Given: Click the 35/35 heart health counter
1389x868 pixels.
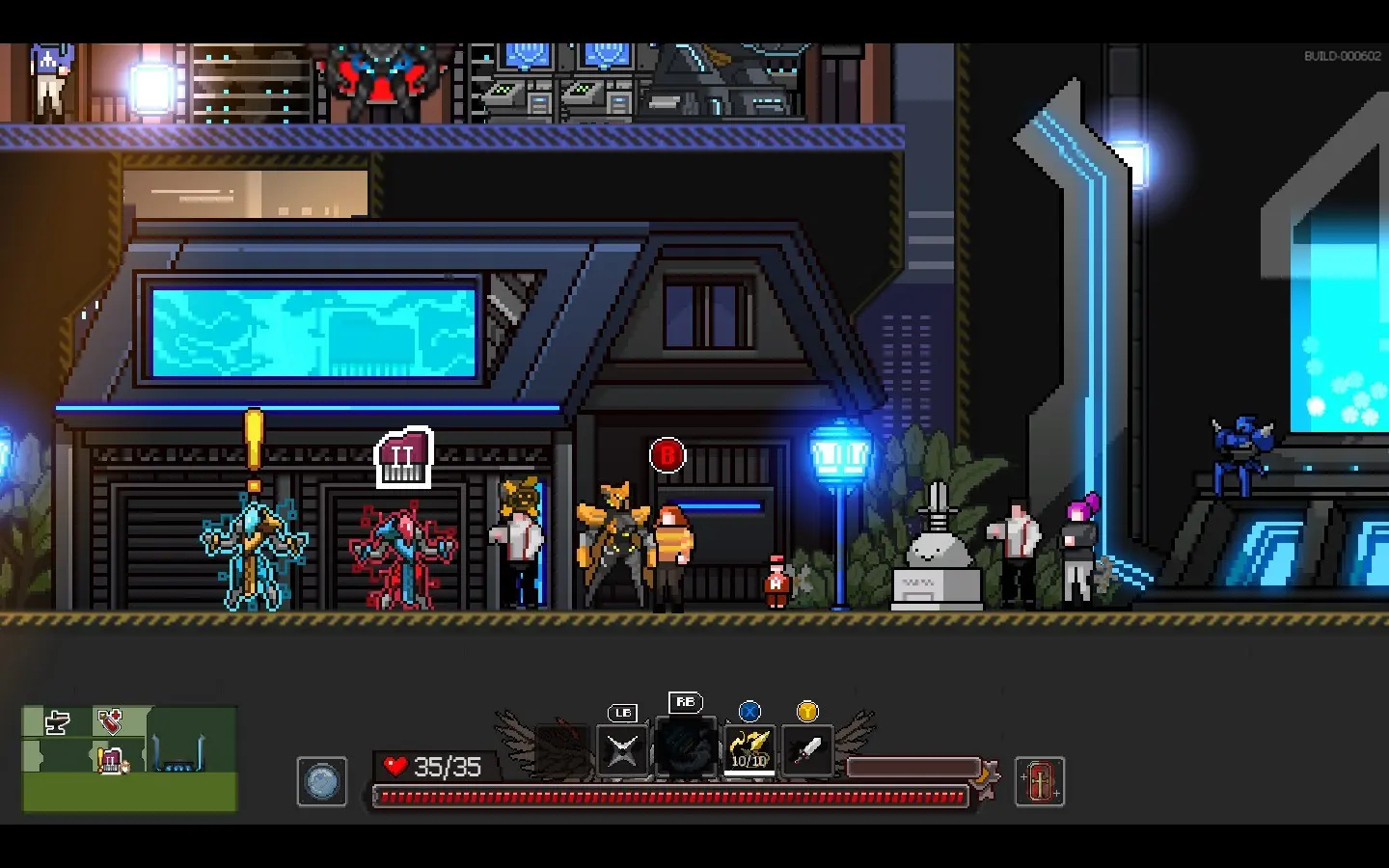Looking at the screenshot, I should 440,768.
